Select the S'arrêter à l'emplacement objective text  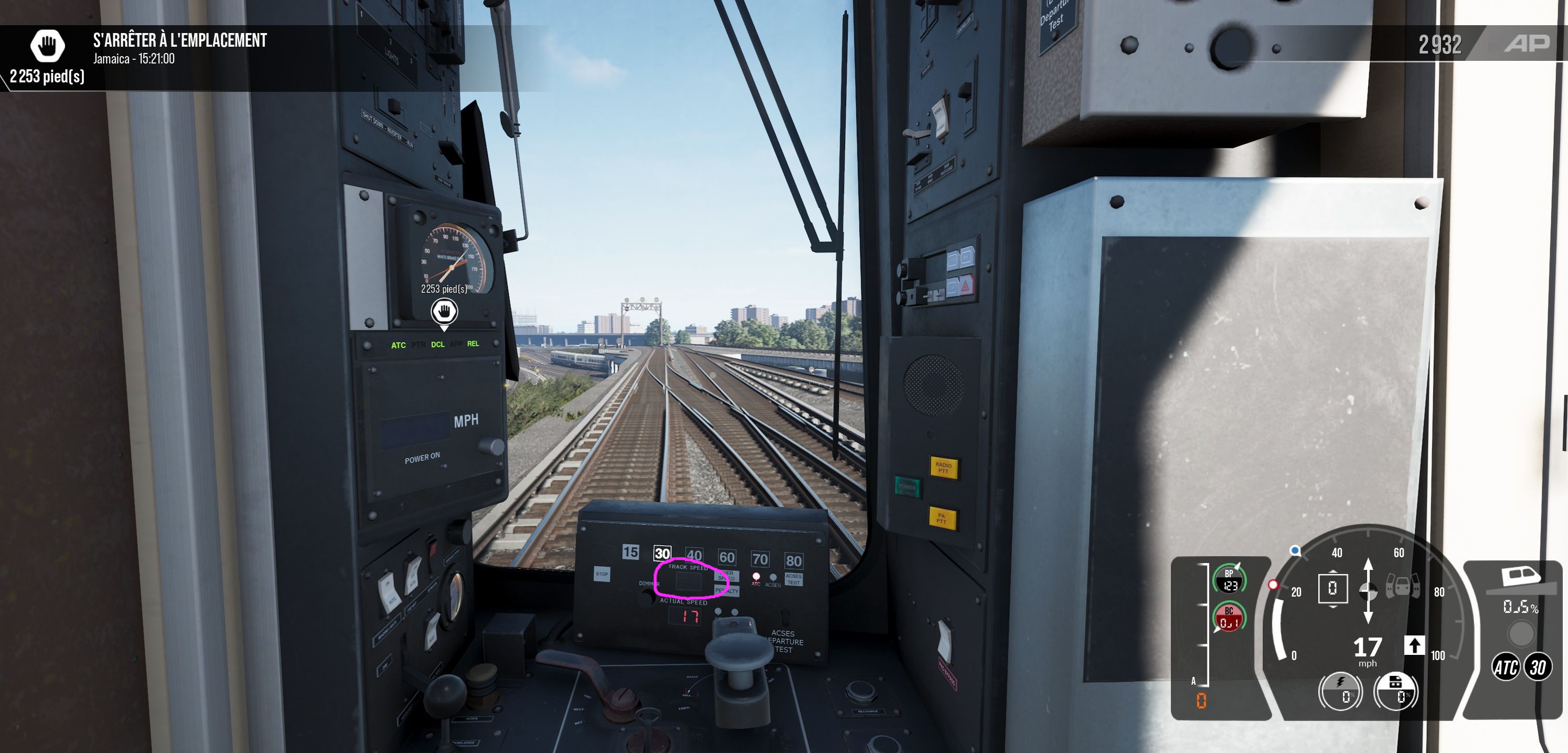(x=179, y=41)
